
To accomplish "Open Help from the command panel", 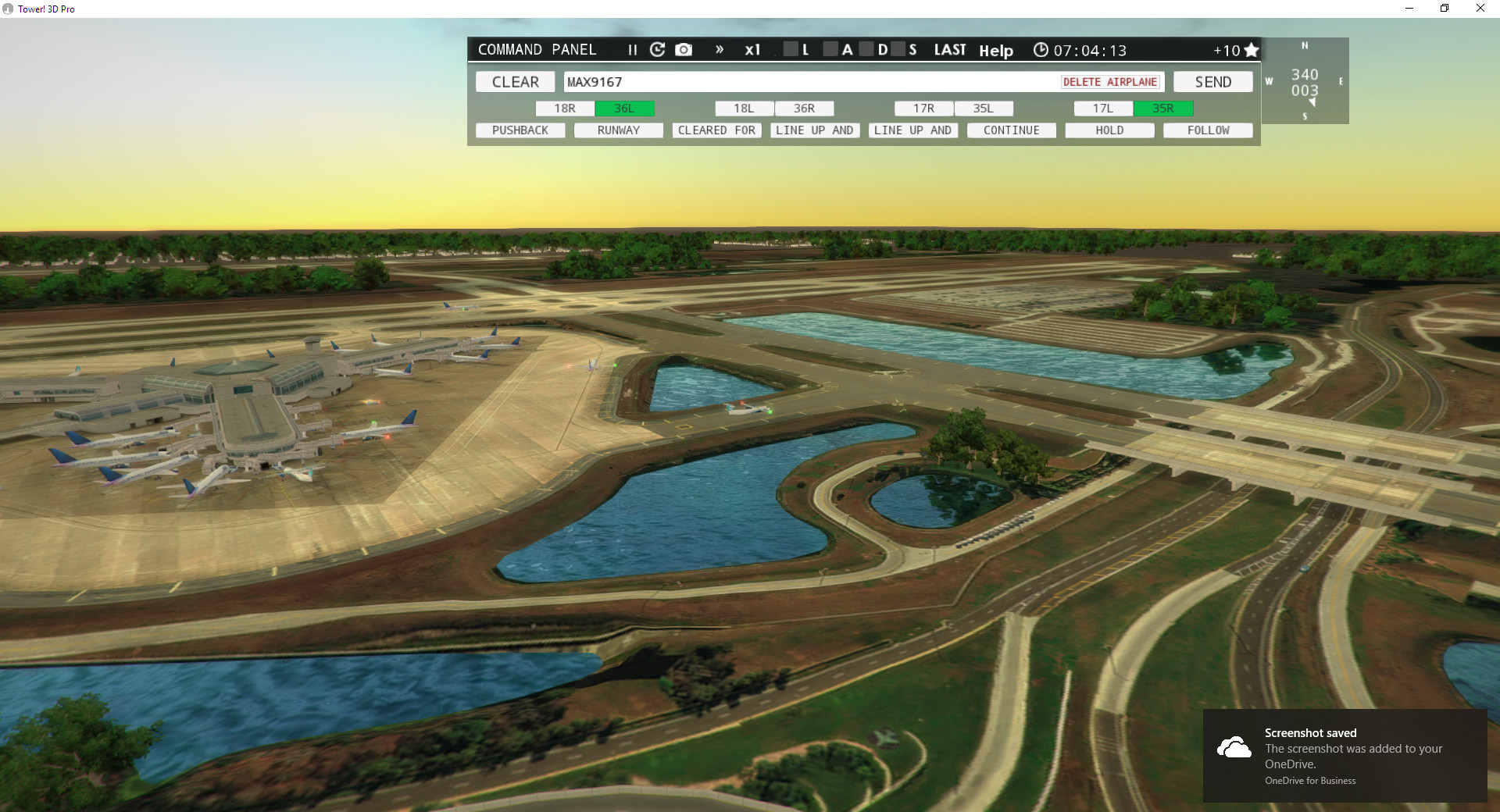I will coord(996,50).
